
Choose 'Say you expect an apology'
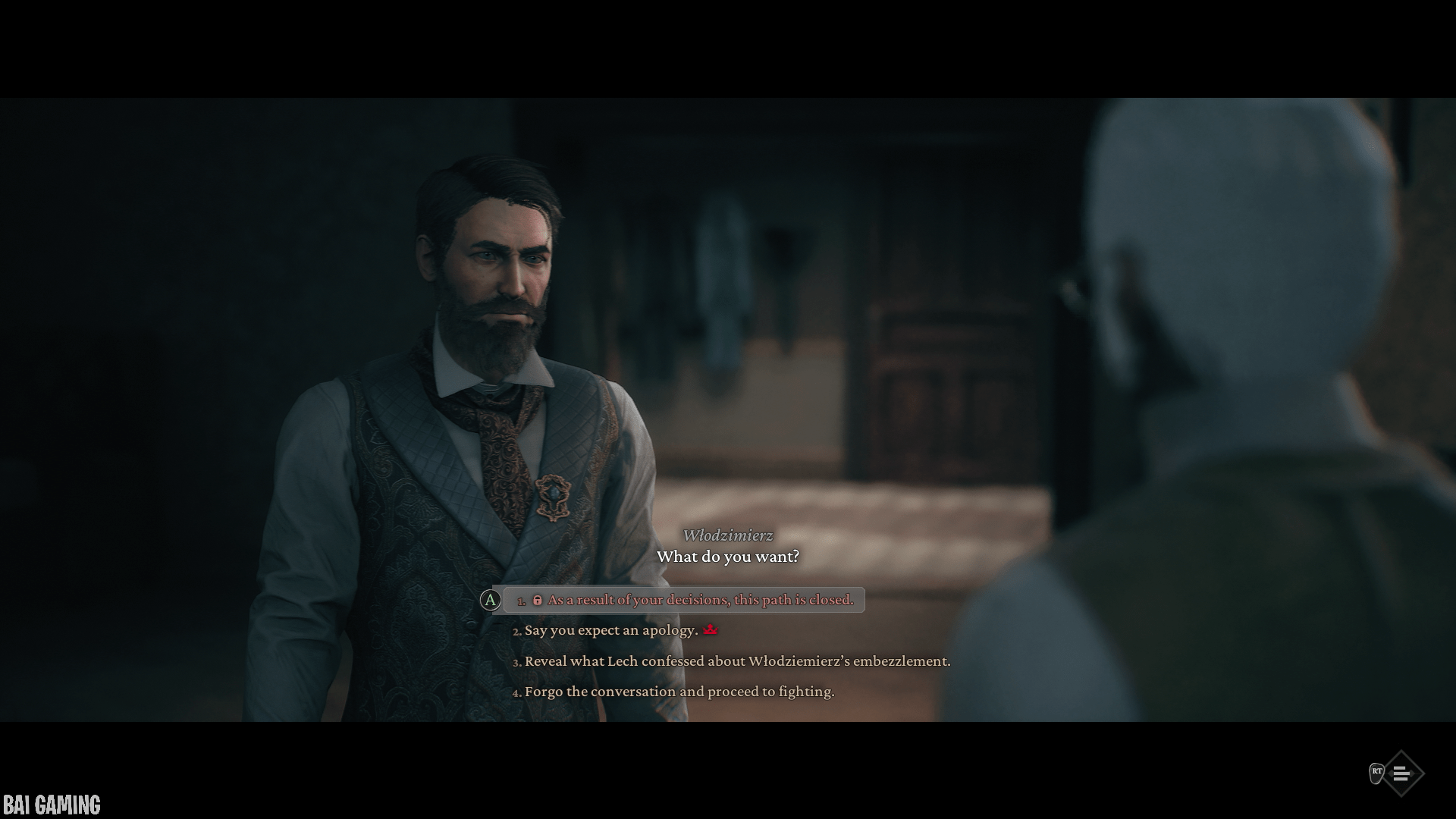coord(611,630)
